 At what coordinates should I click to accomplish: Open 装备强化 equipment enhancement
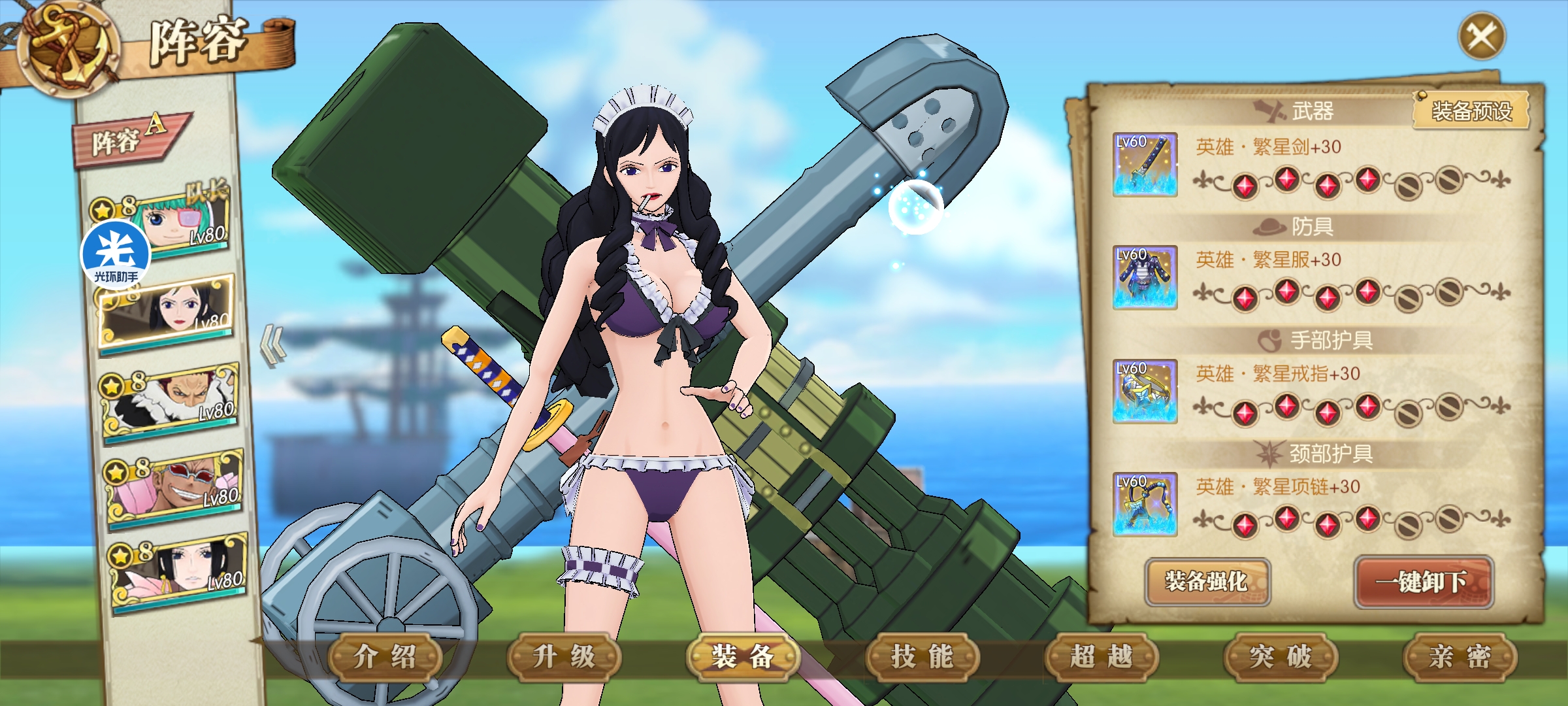tap(1207, 581)
